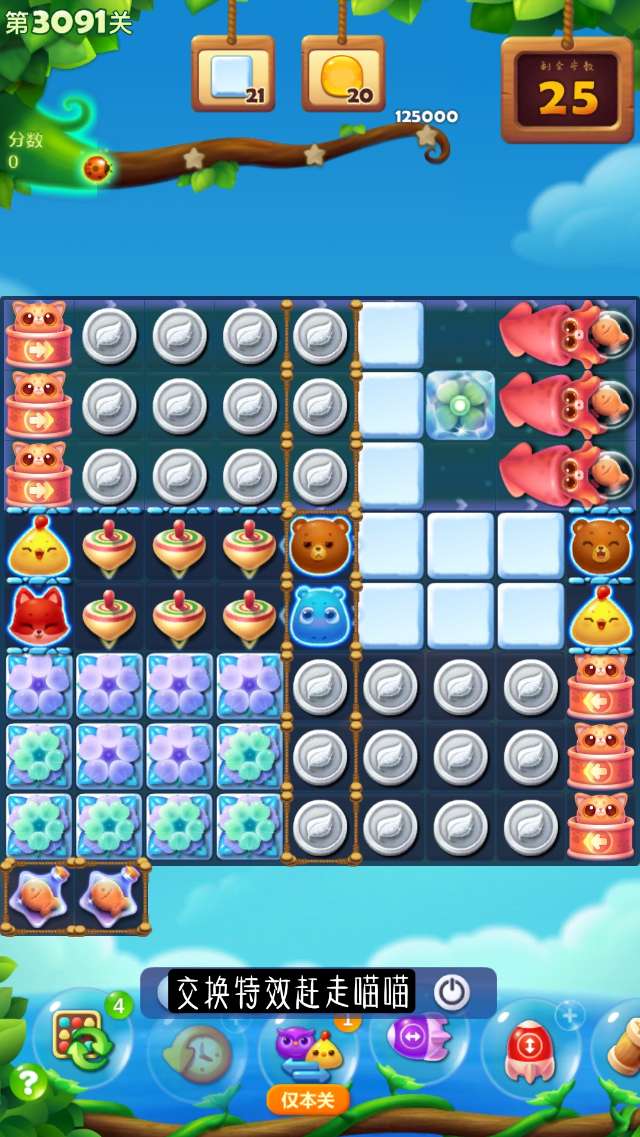This screenshot has width=640, height=1137.
Task: Tap the ice block goal panel
Action: point(233,75)
